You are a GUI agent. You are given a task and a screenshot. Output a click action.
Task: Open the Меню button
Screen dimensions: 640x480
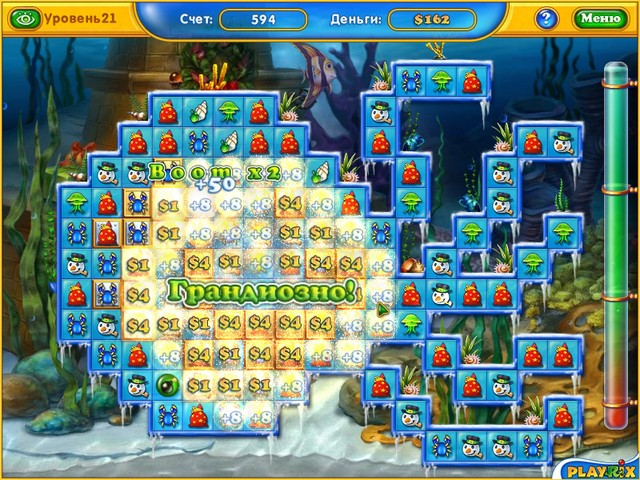[x=600, y=18]
